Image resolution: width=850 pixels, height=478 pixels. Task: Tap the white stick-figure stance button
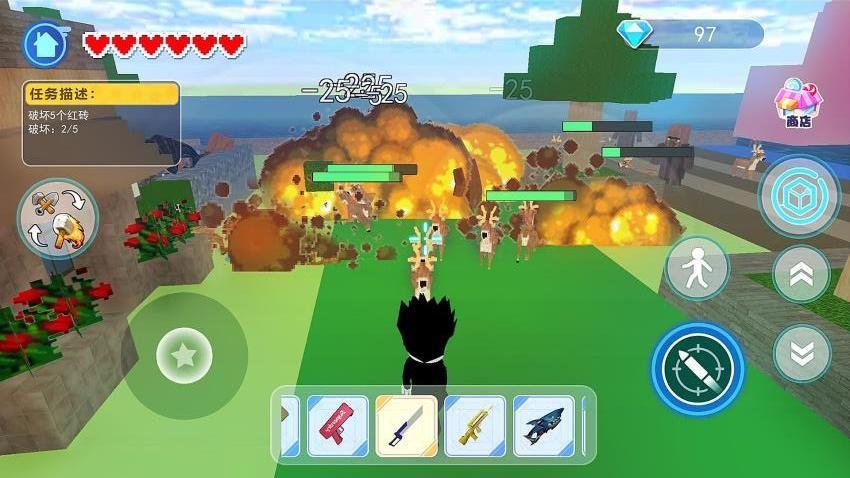coord(697,268)
